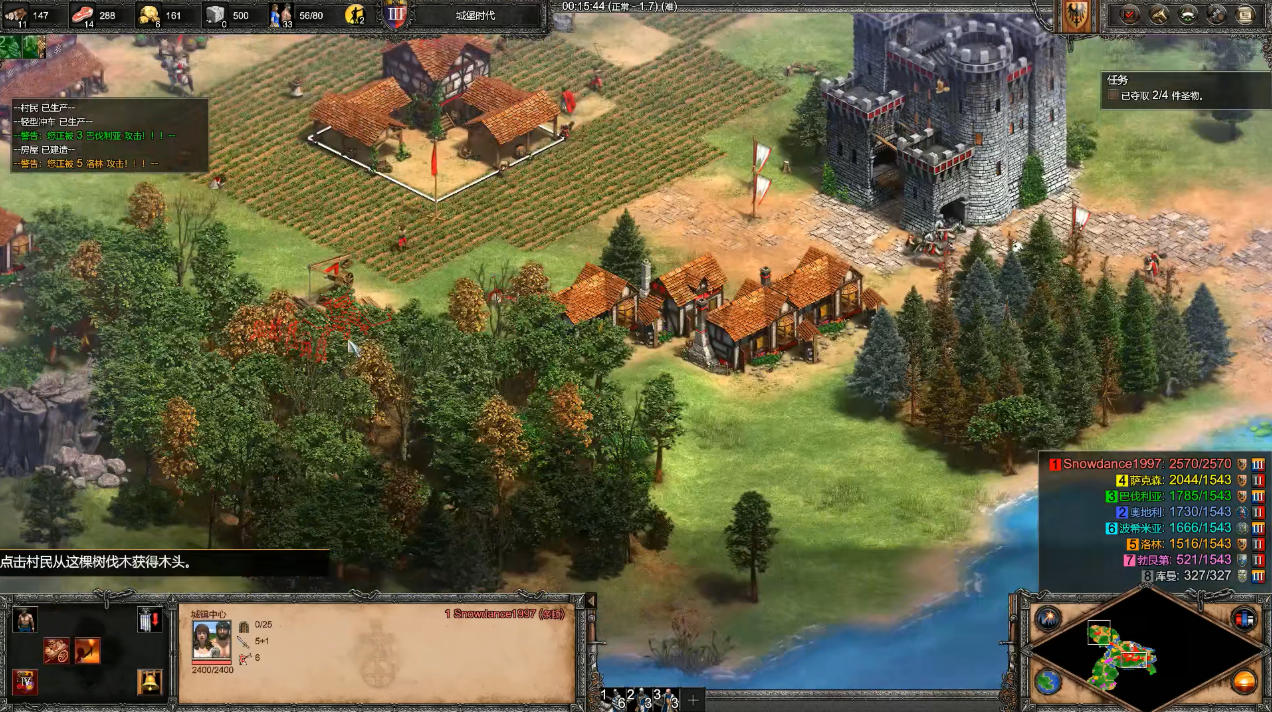Collapse the bottom info panel arrow
Viewport: 1272px width, 712px height.
(x=590, y=601)
